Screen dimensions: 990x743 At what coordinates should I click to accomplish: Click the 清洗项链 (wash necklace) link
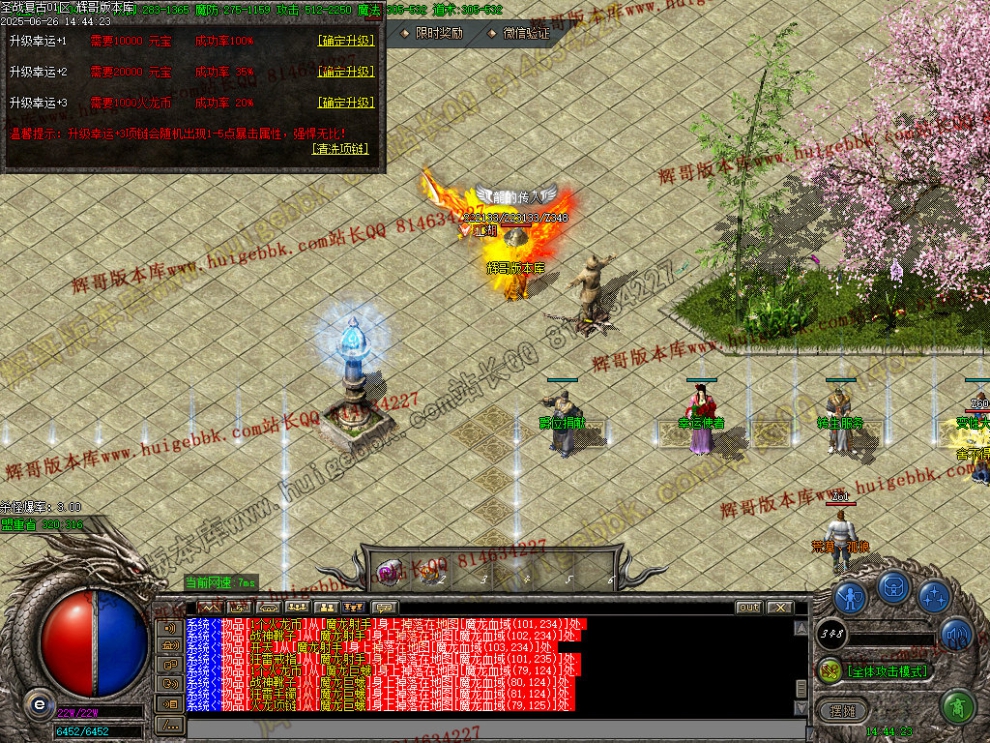[340, 148]
